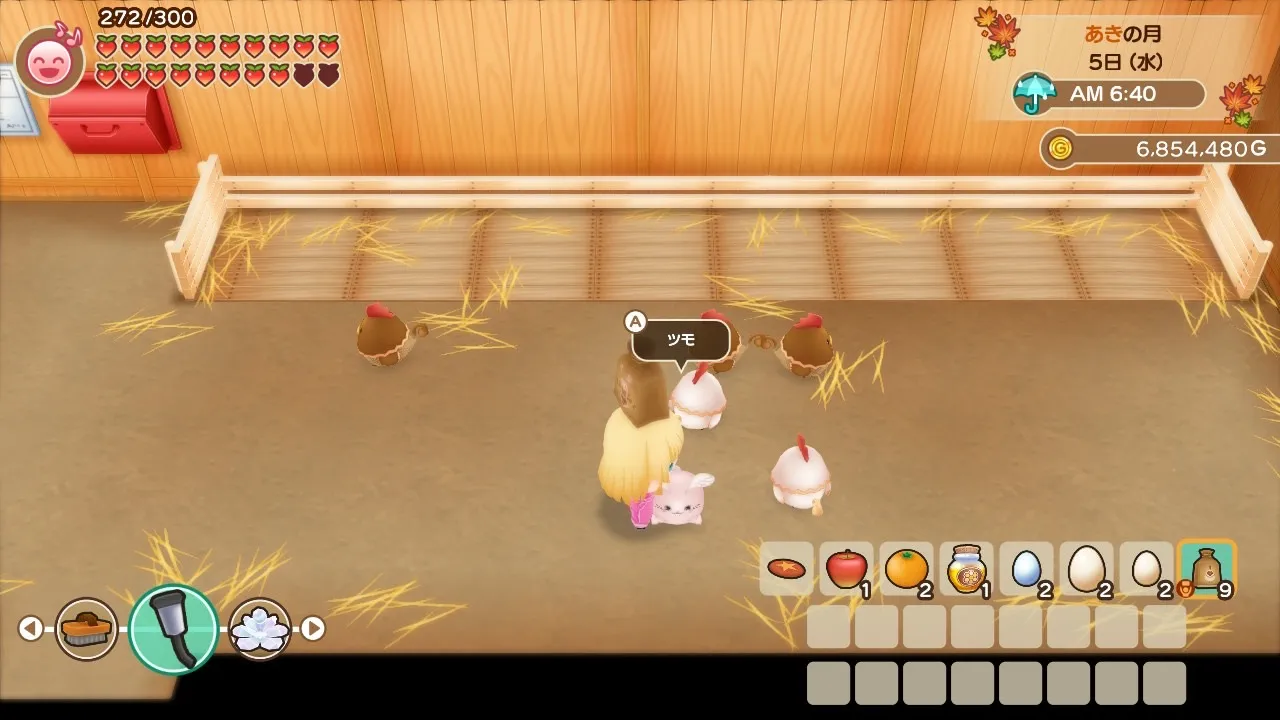Choose the orange star disc item slot
This screenshot has width=1280, height=720.
point(787,569)
